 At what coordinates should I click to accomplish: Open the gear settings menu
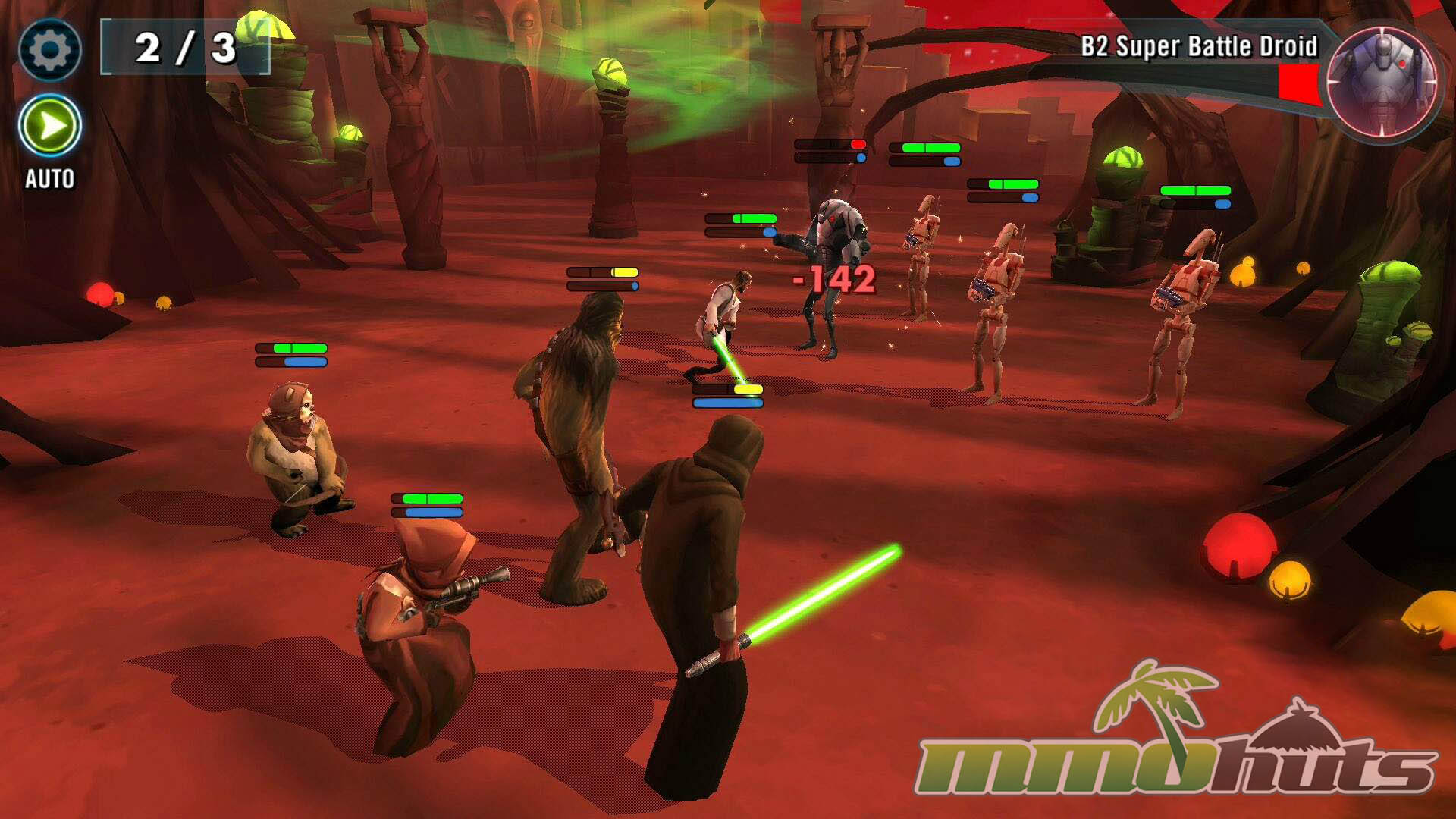click(50, 50)
